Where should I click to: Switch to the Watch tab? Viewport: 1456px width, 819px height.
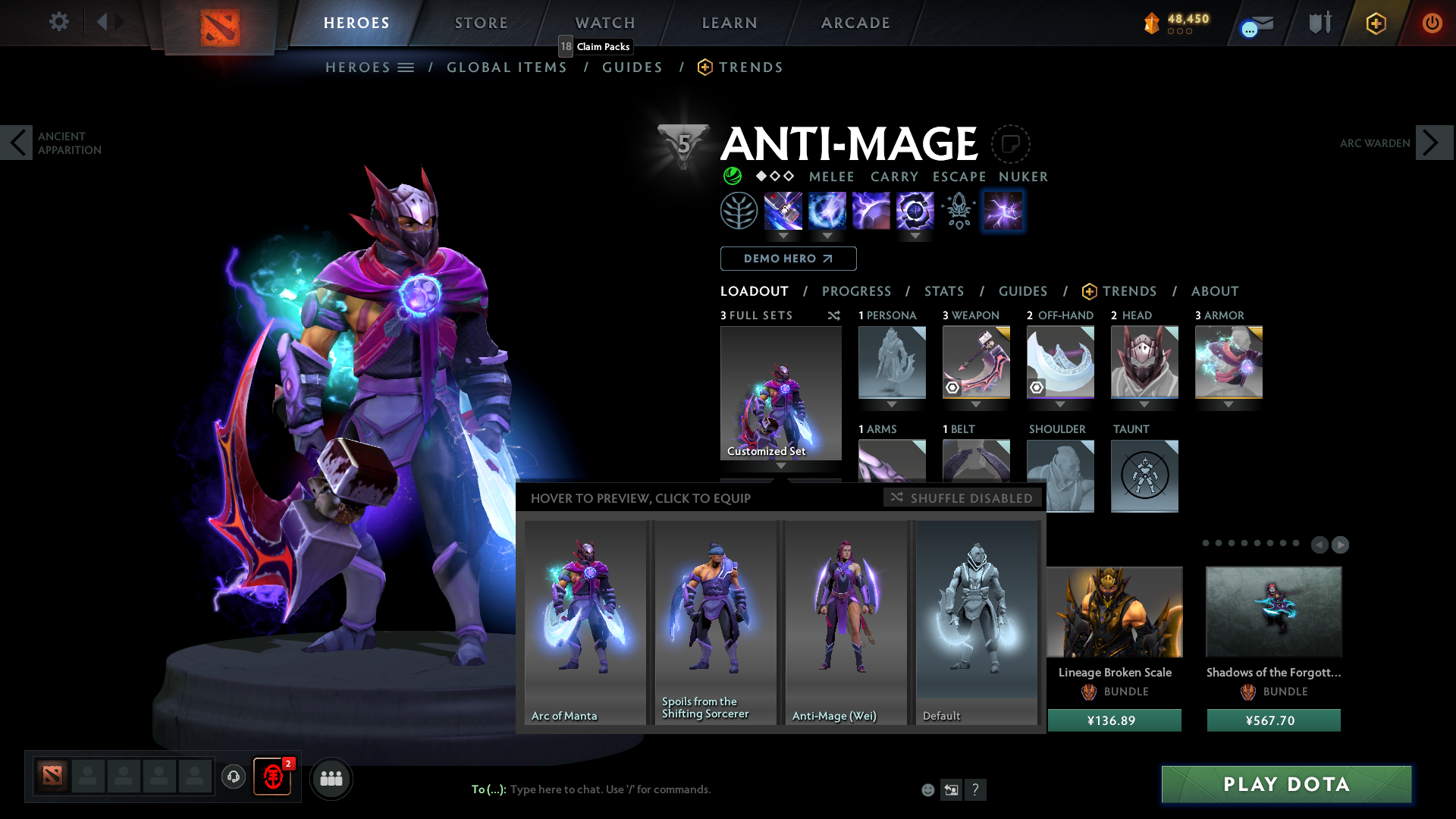coord(605,23)
